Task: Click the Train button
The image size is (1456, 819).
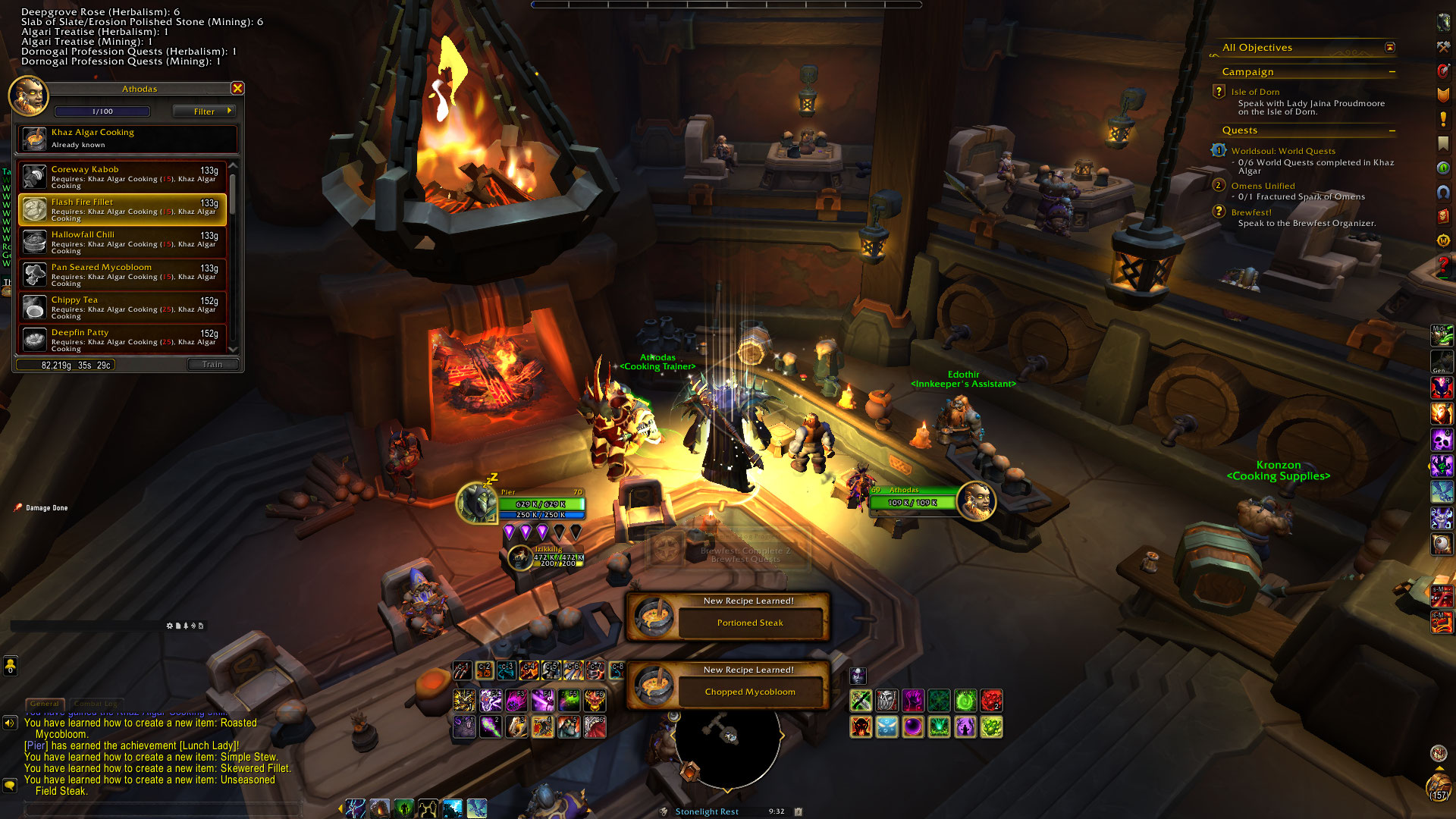Action: 212,365
